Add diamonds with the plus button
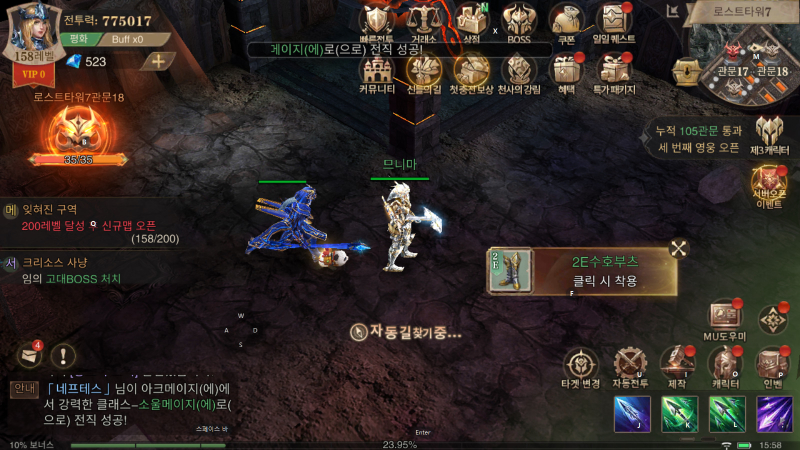 click(157, 61)
